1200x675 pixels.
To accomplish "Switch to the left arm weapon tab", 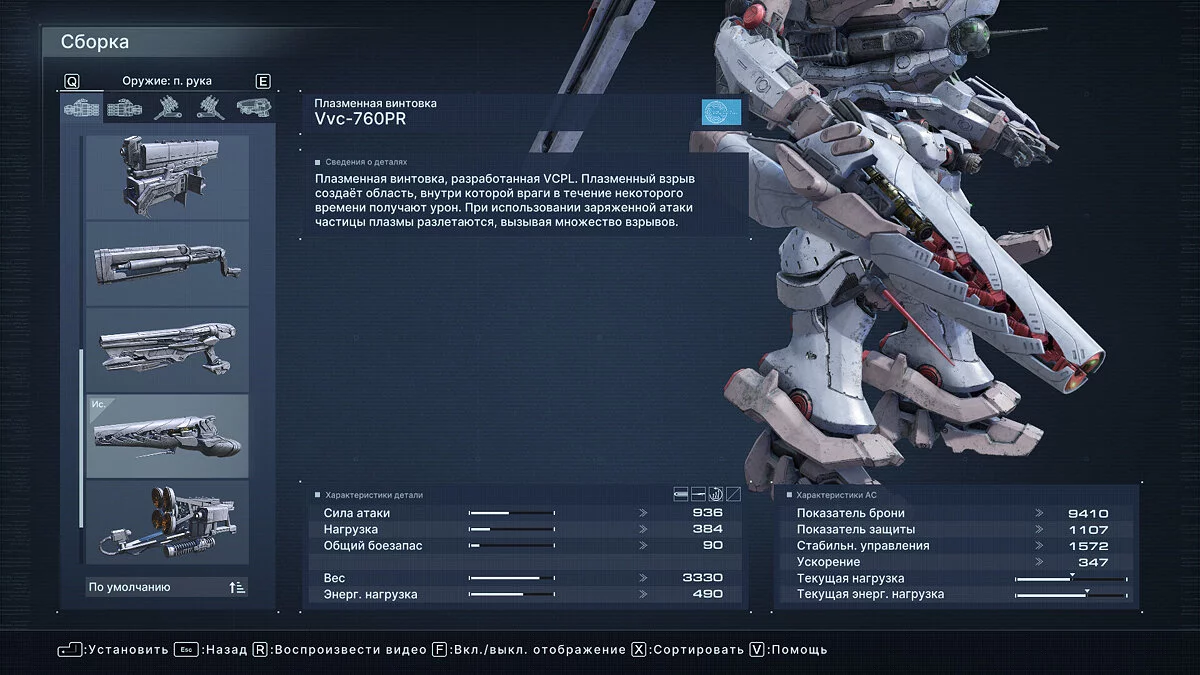I will 124,107.
